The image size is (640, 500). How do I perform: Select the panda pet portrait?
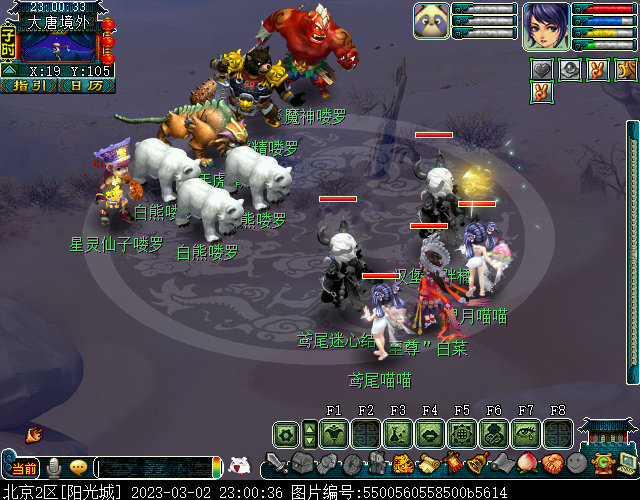431,21
